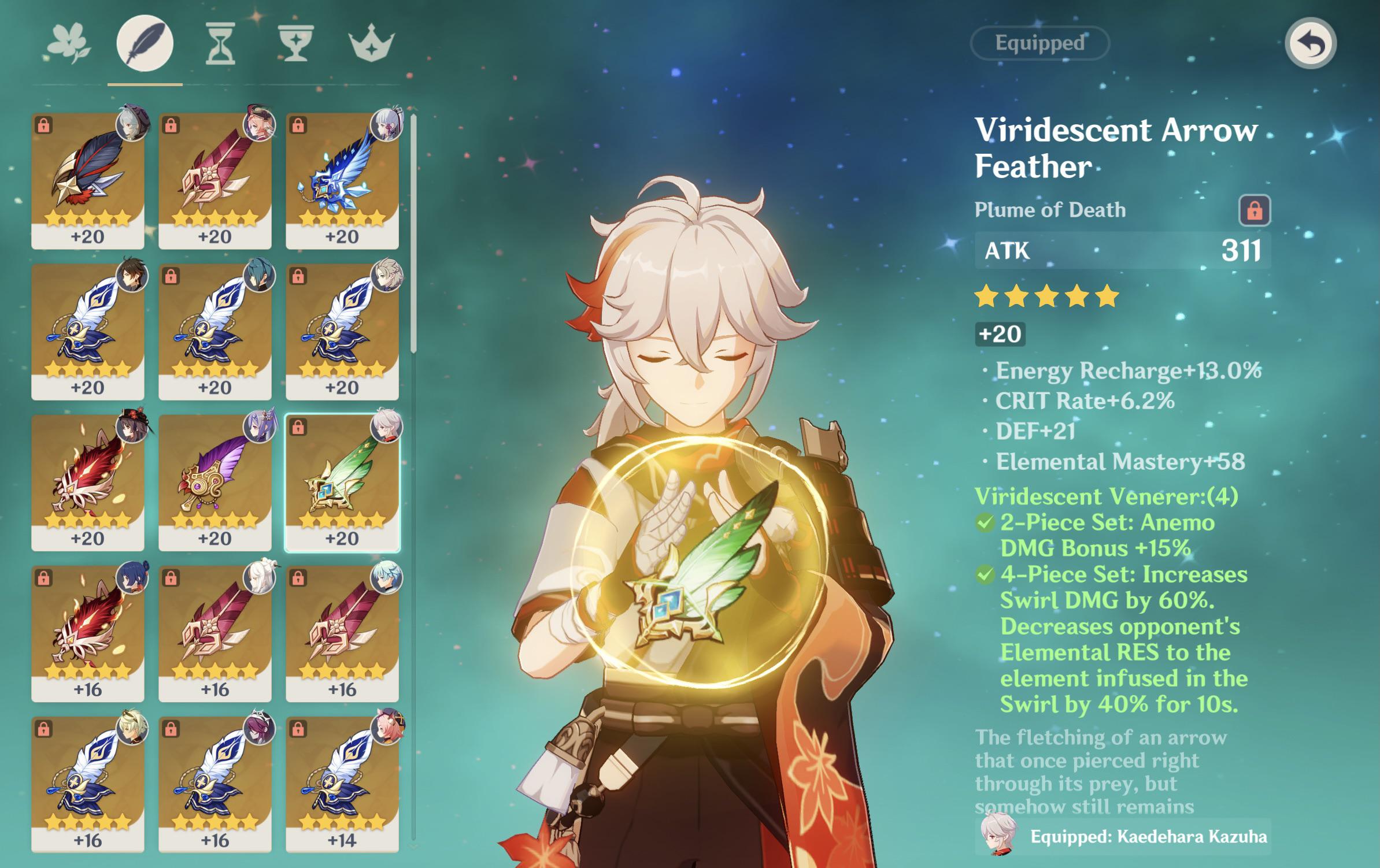Click the Equipped label at top
Image resolution: width=1380 pixels, height=868 pixels.
(1038, 43)
